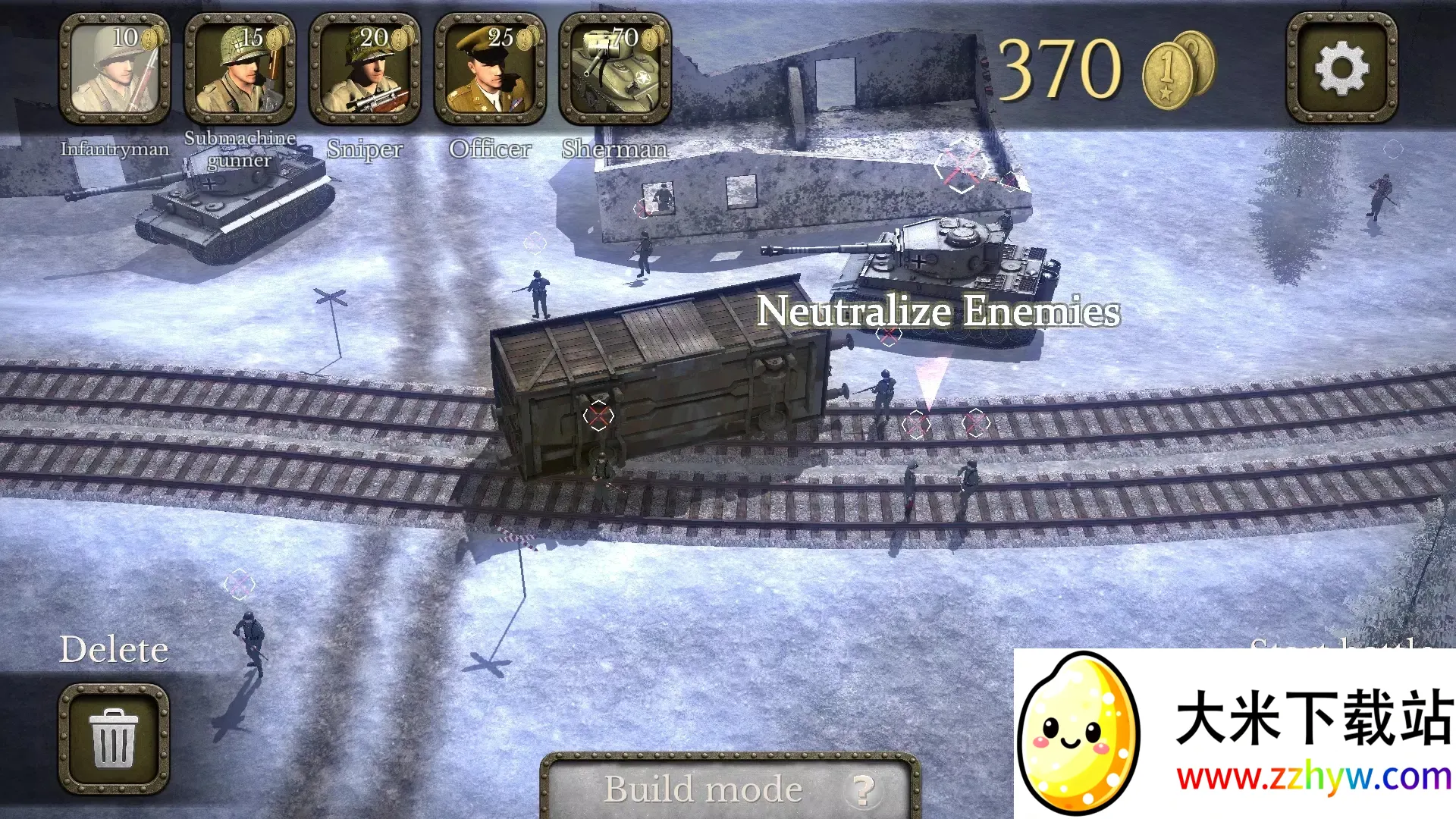1456x819 pixels.
Task: Open the zzhyw.com watermark link
Action: click(1313, 777)
